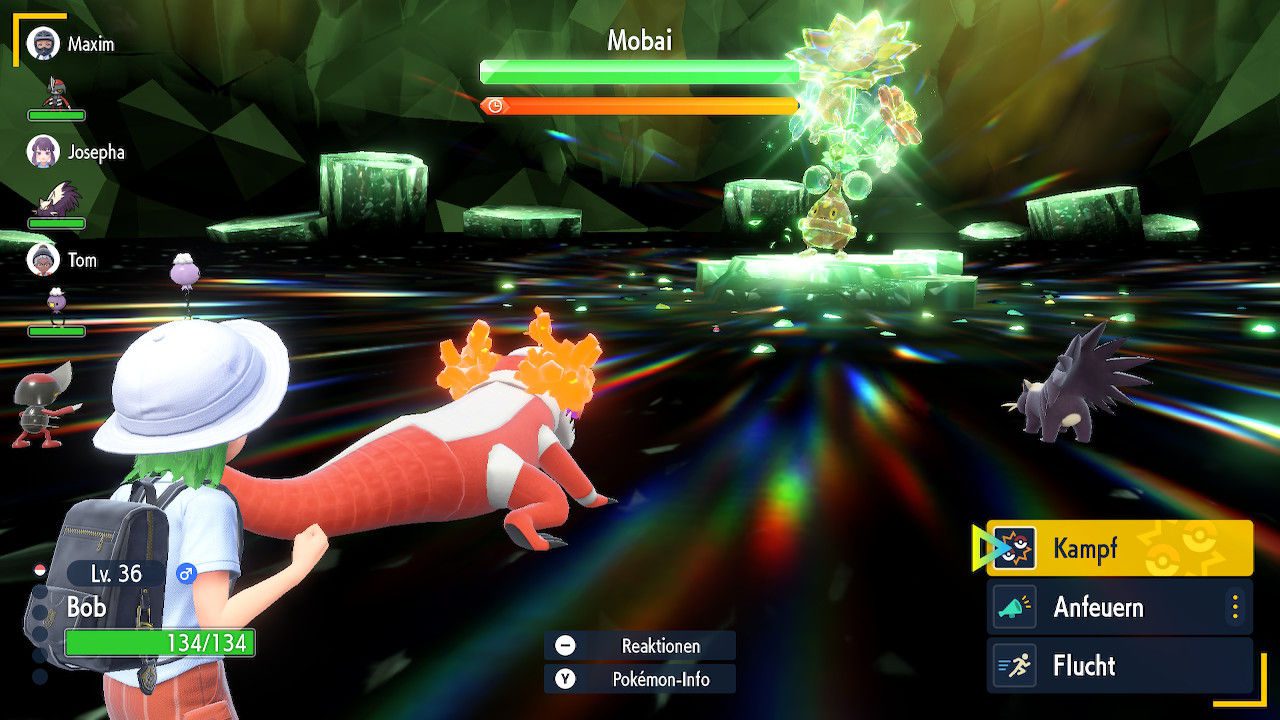Show Pokémon-Info panel
Viewport: 1280px width, 720px height.
tap(640, 679)
